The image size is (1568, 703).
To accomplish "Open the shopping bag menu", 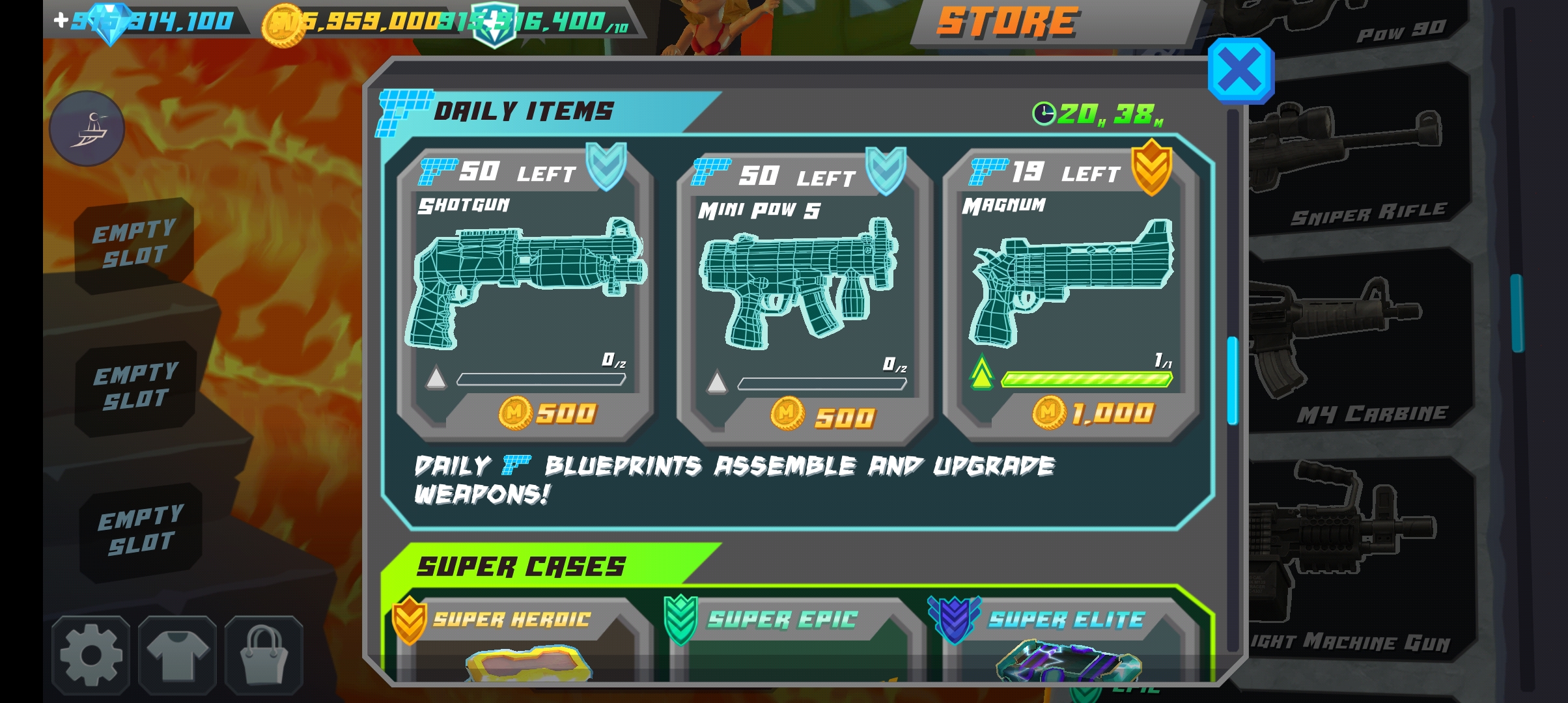I will tap(264, 655).
